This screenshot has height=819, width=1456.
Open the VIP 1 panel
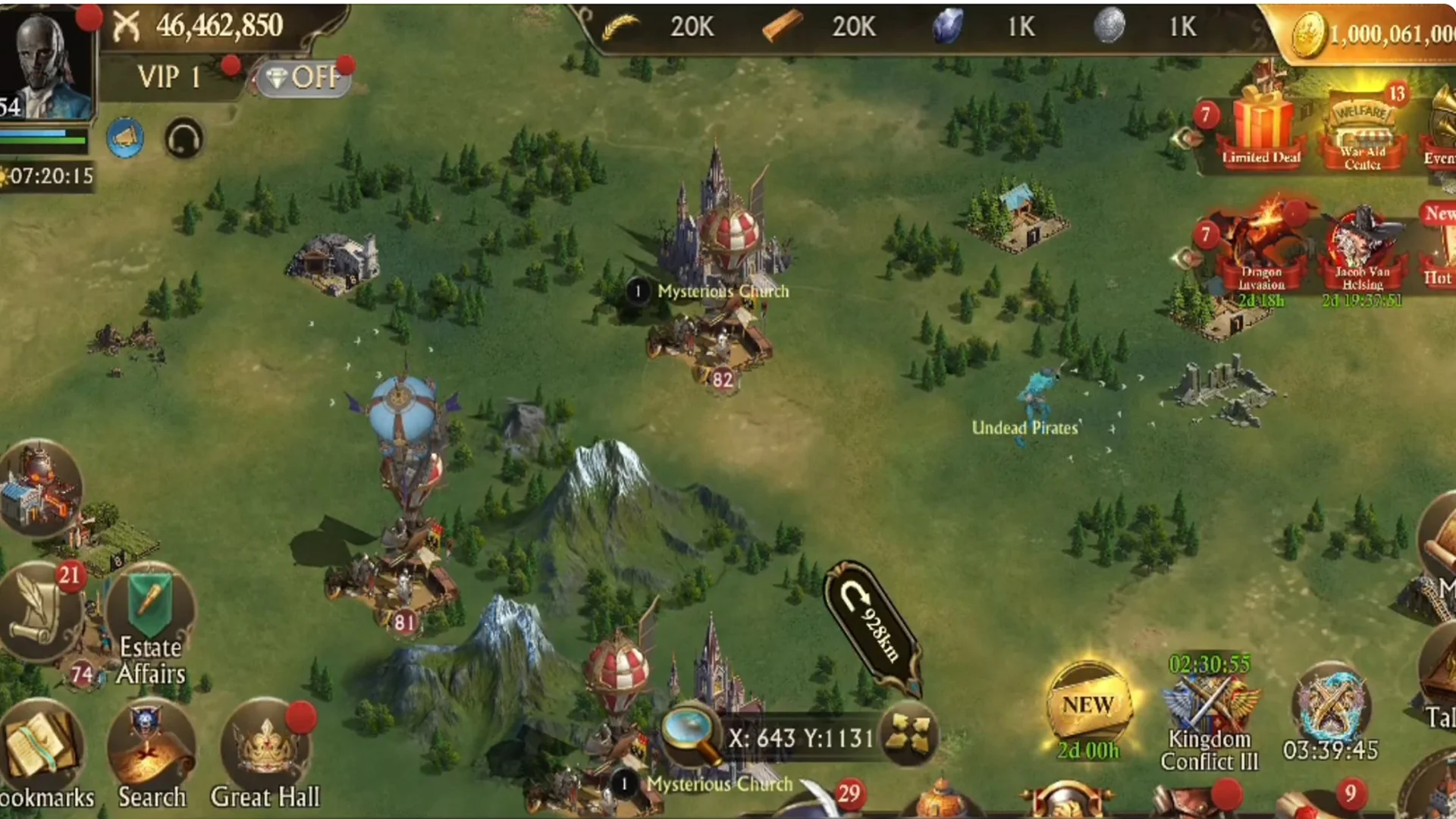point(168,77)
